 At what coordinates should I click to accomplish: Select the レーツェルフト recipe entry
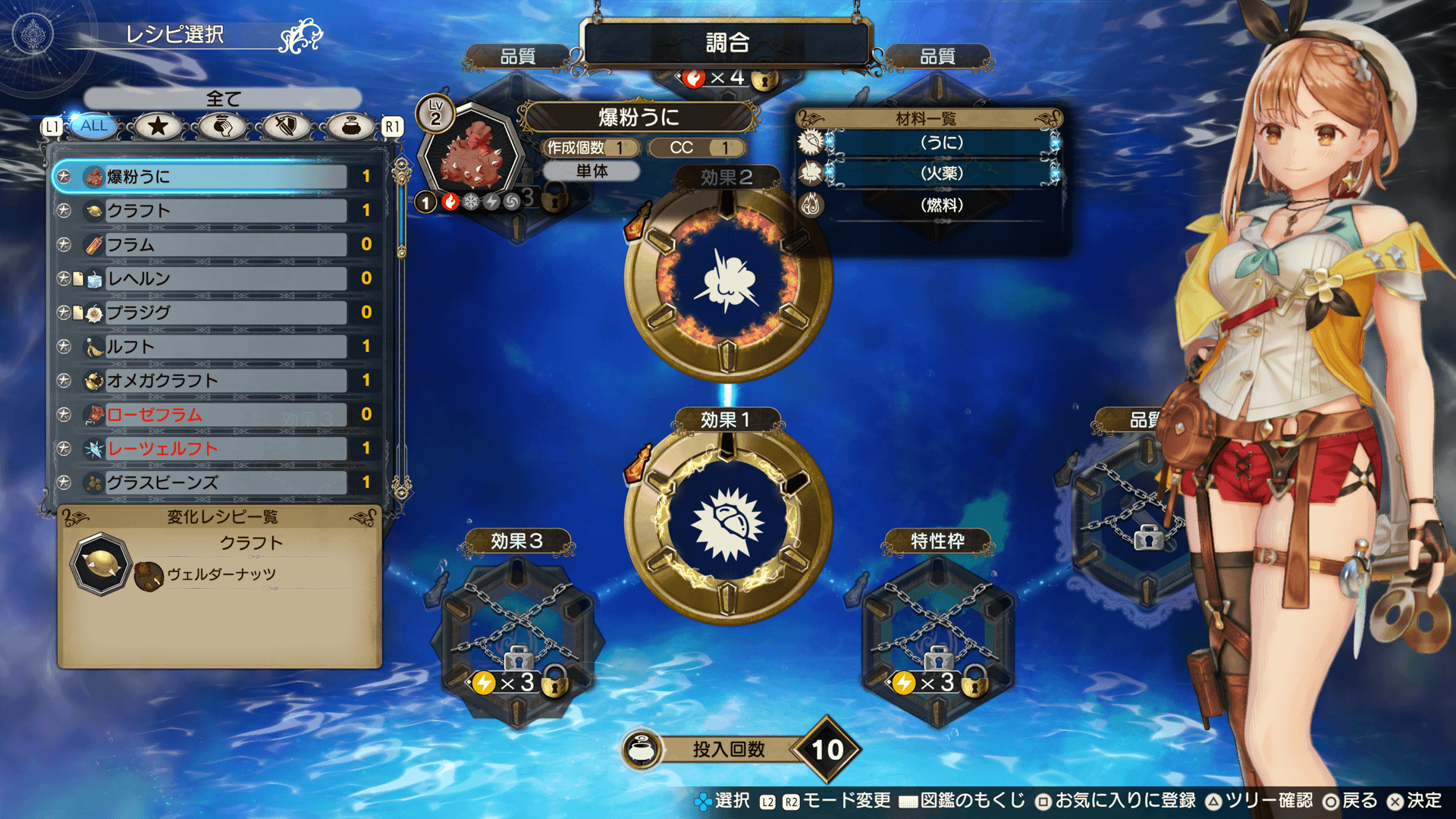[x=220, y=448]
